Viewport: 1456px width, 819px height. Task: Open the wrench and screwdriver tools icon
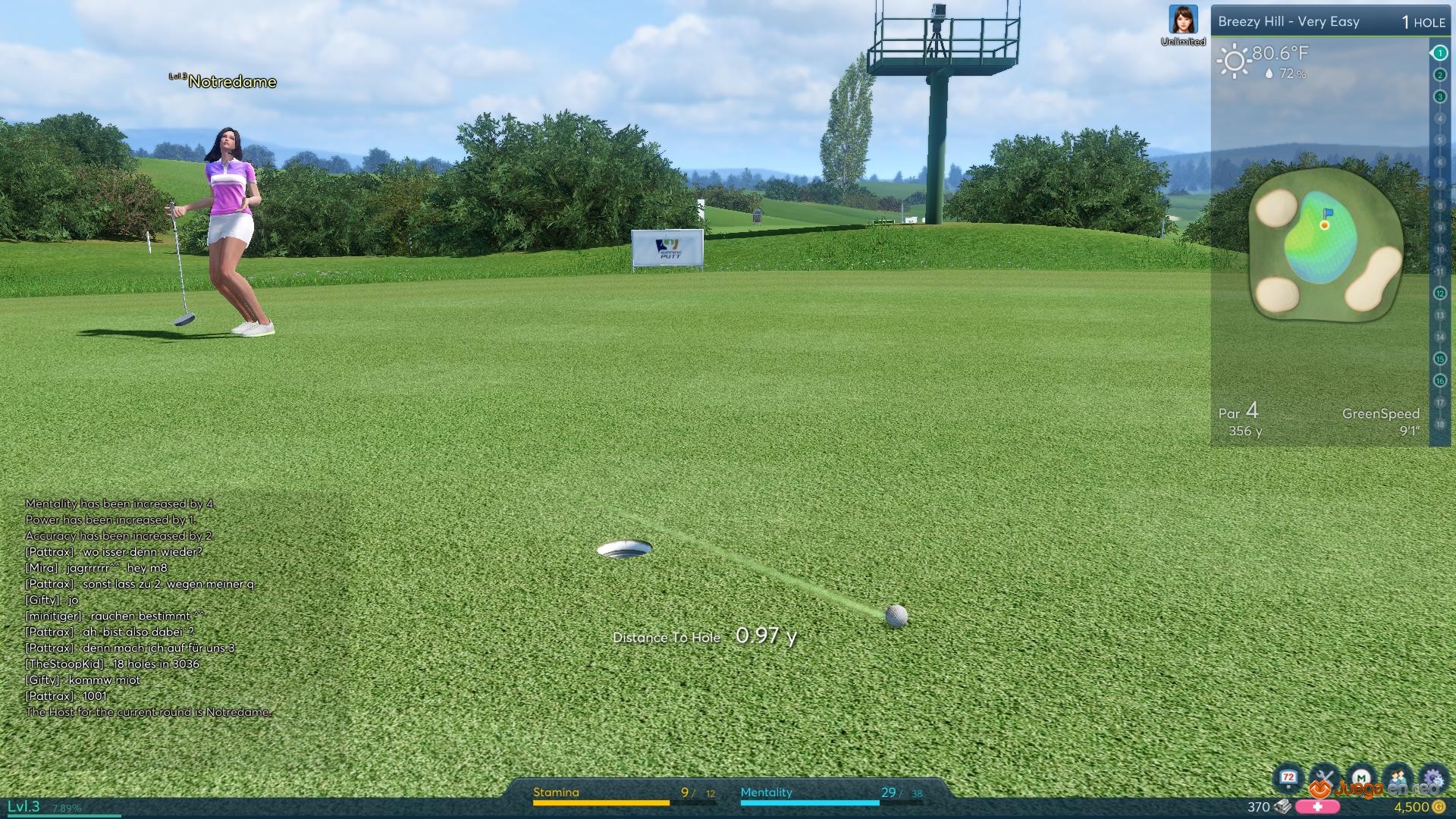pos(1325,778)
